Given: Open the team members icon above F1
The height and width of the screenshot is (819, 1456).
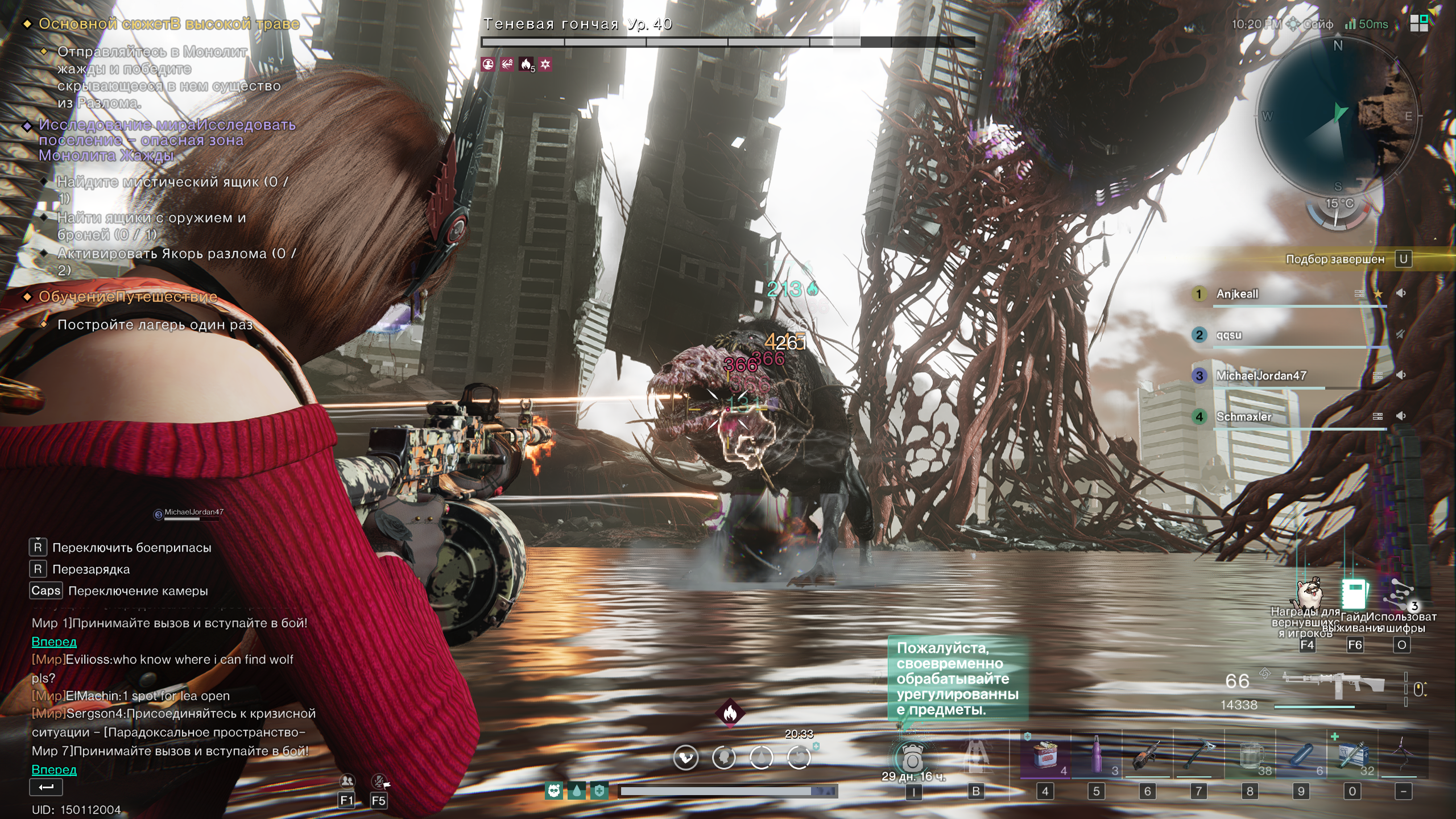Looking at the screenshot, I should point(347,780).
